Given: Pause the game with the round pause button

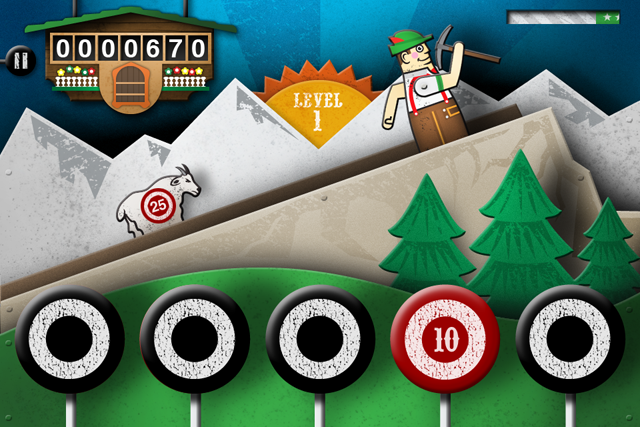Looking at the screenshot, I should tap(18, 59).
